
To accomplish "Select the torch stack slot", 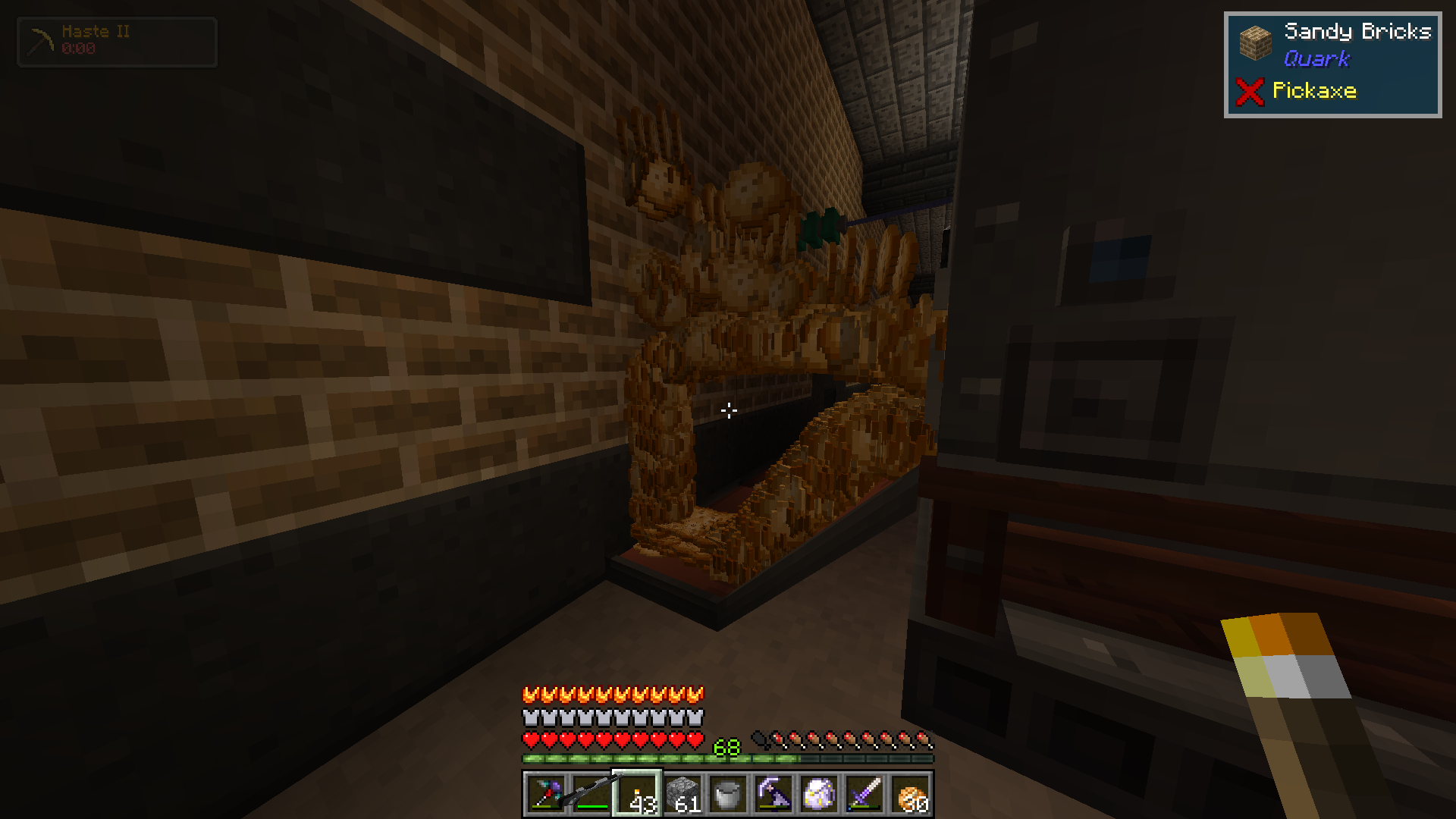I will point(637,794).
